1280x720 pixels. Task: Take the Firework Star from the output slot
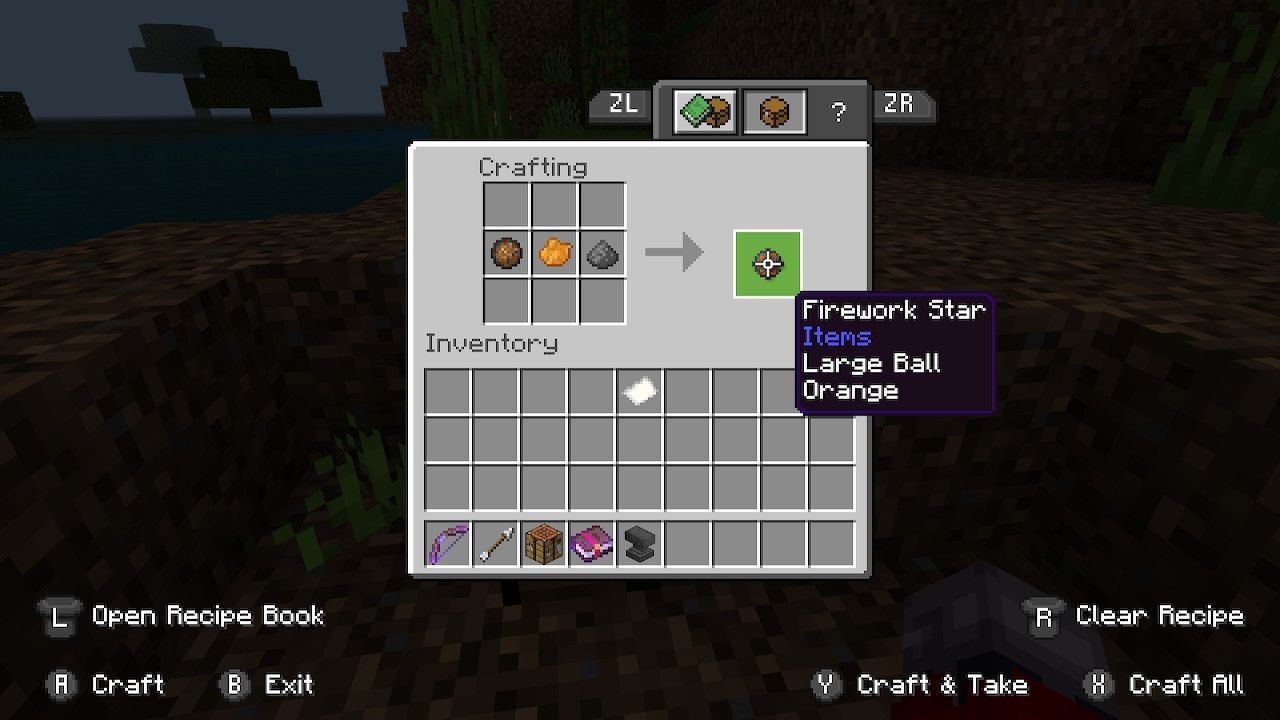point(767,263)
